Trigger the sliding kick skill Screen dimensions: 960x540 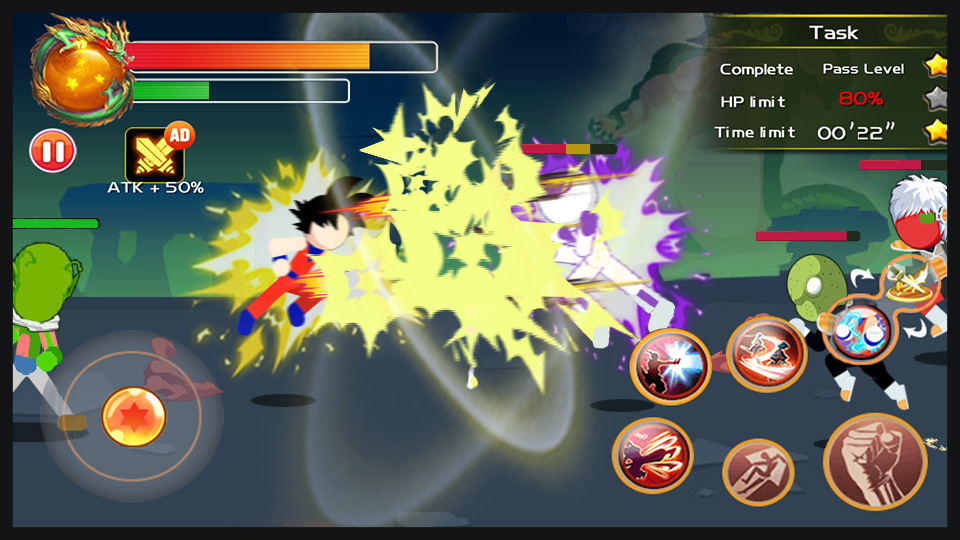click(766, 353)
